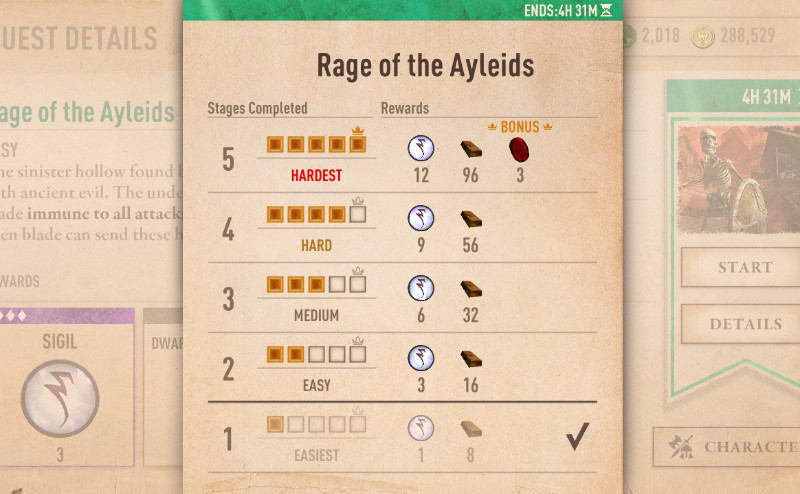The image size is (800, 494).
Task: Pick the EASY stage 2 row
Action: pos(401,368)
